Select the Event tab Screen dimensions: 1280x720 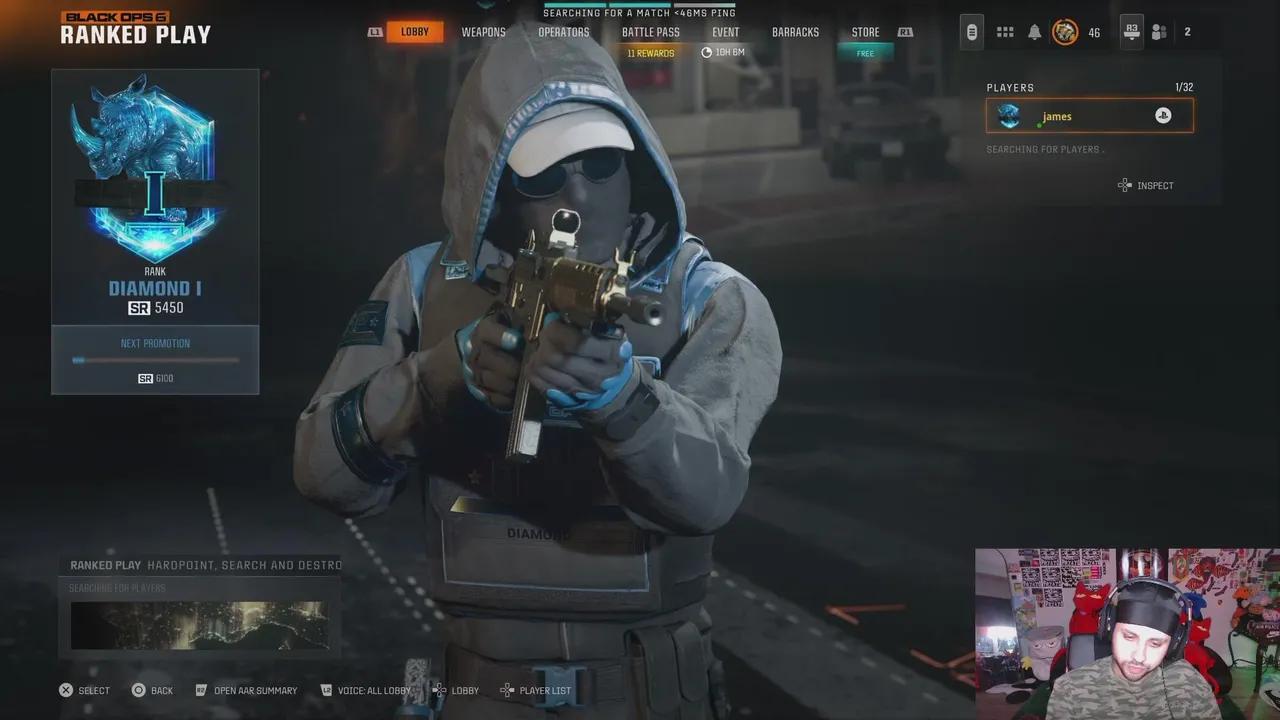[725, 32]
